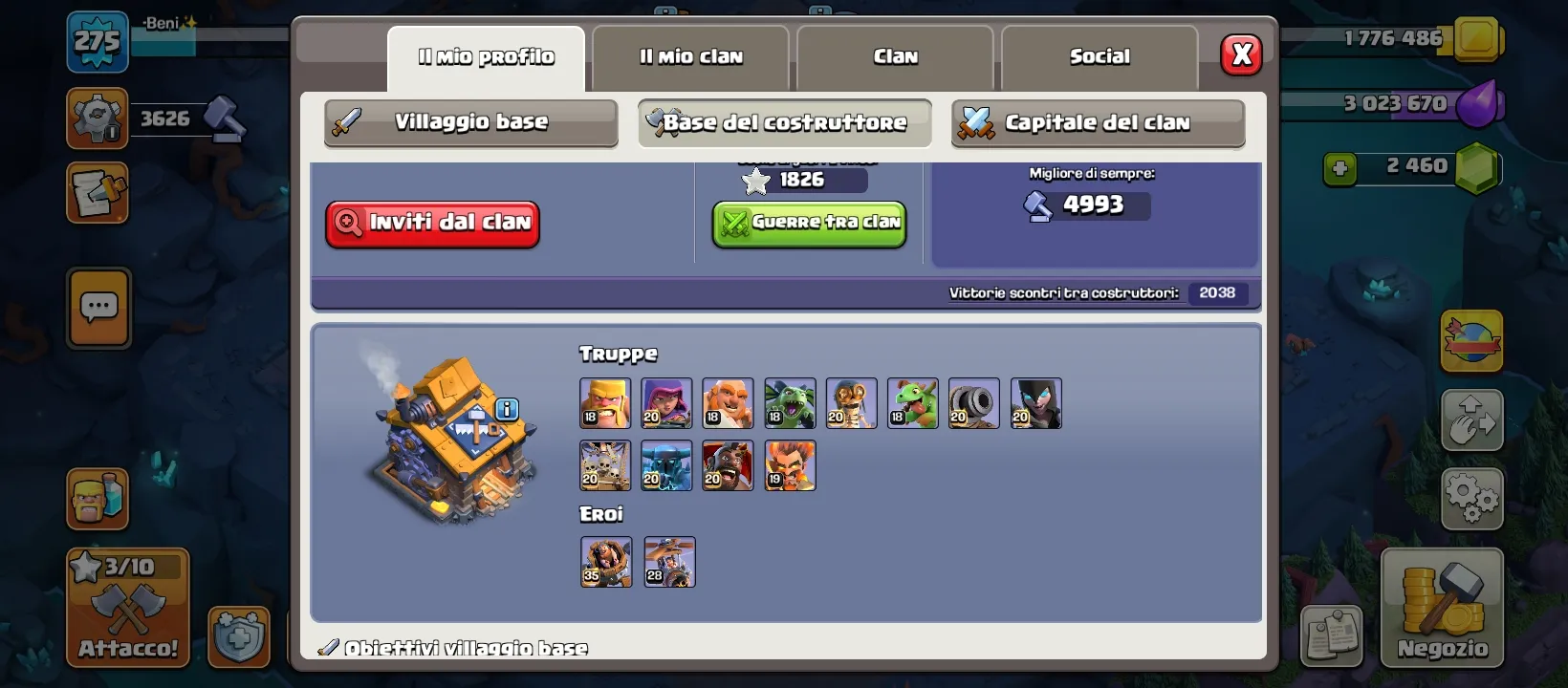Open the news scroll icon in sidebar

96,193
